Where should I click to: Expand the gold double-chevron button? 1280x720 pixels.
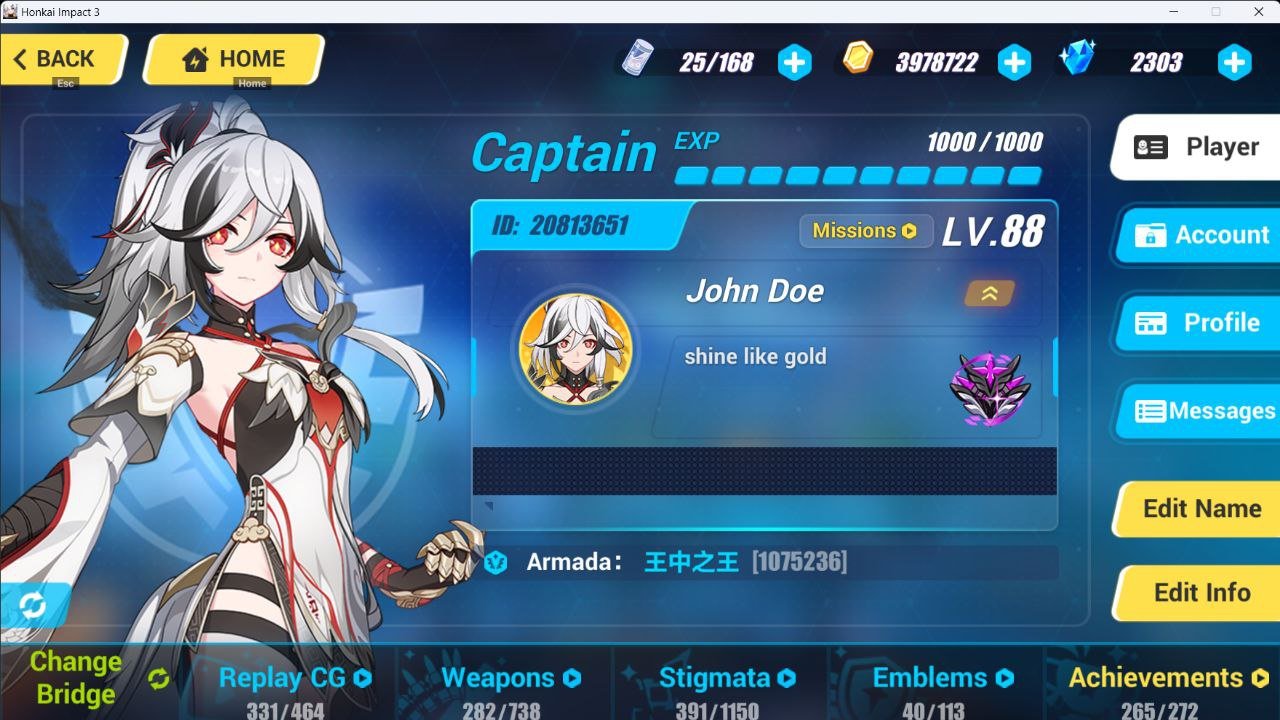pos(989,293)
